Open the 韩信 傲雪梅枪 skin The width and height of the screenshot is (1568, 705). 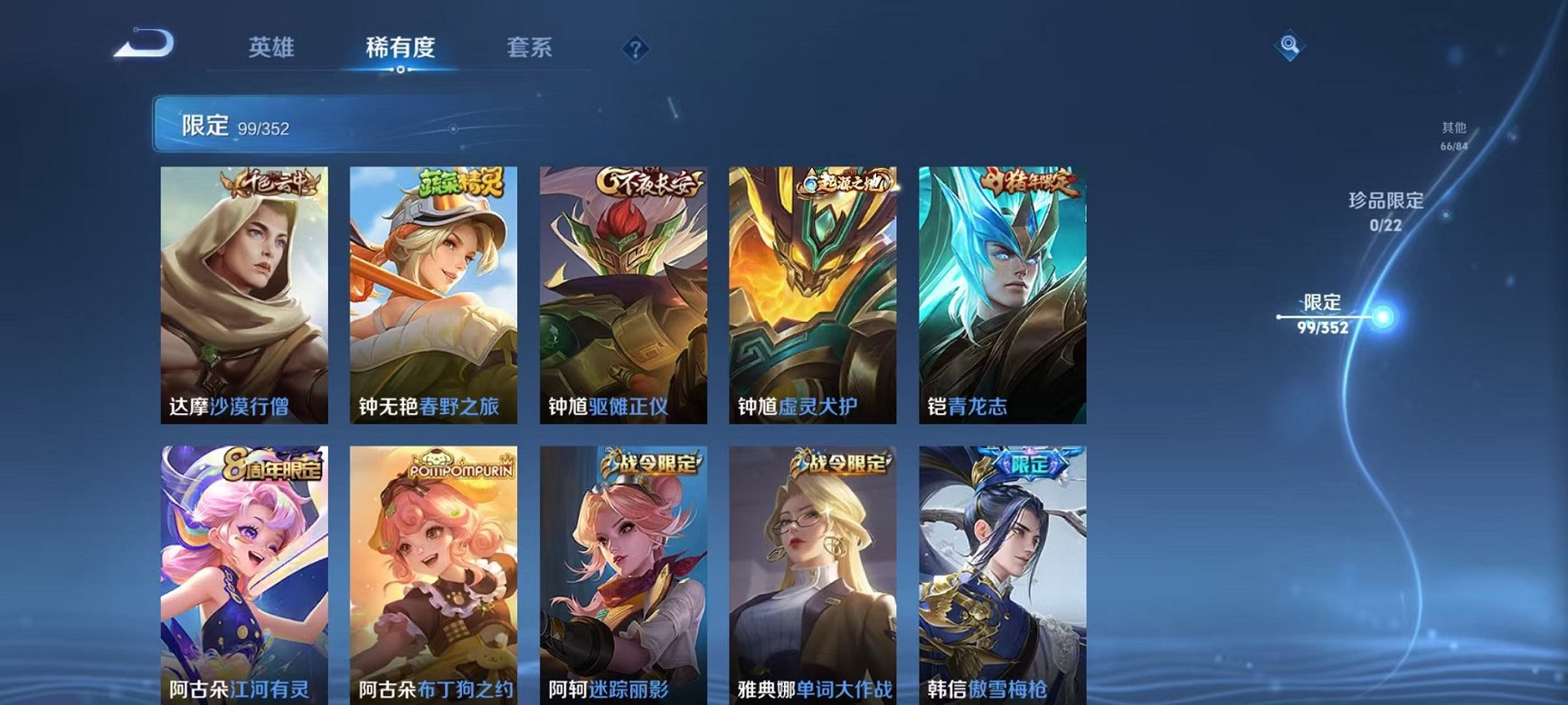[1002, 574]
